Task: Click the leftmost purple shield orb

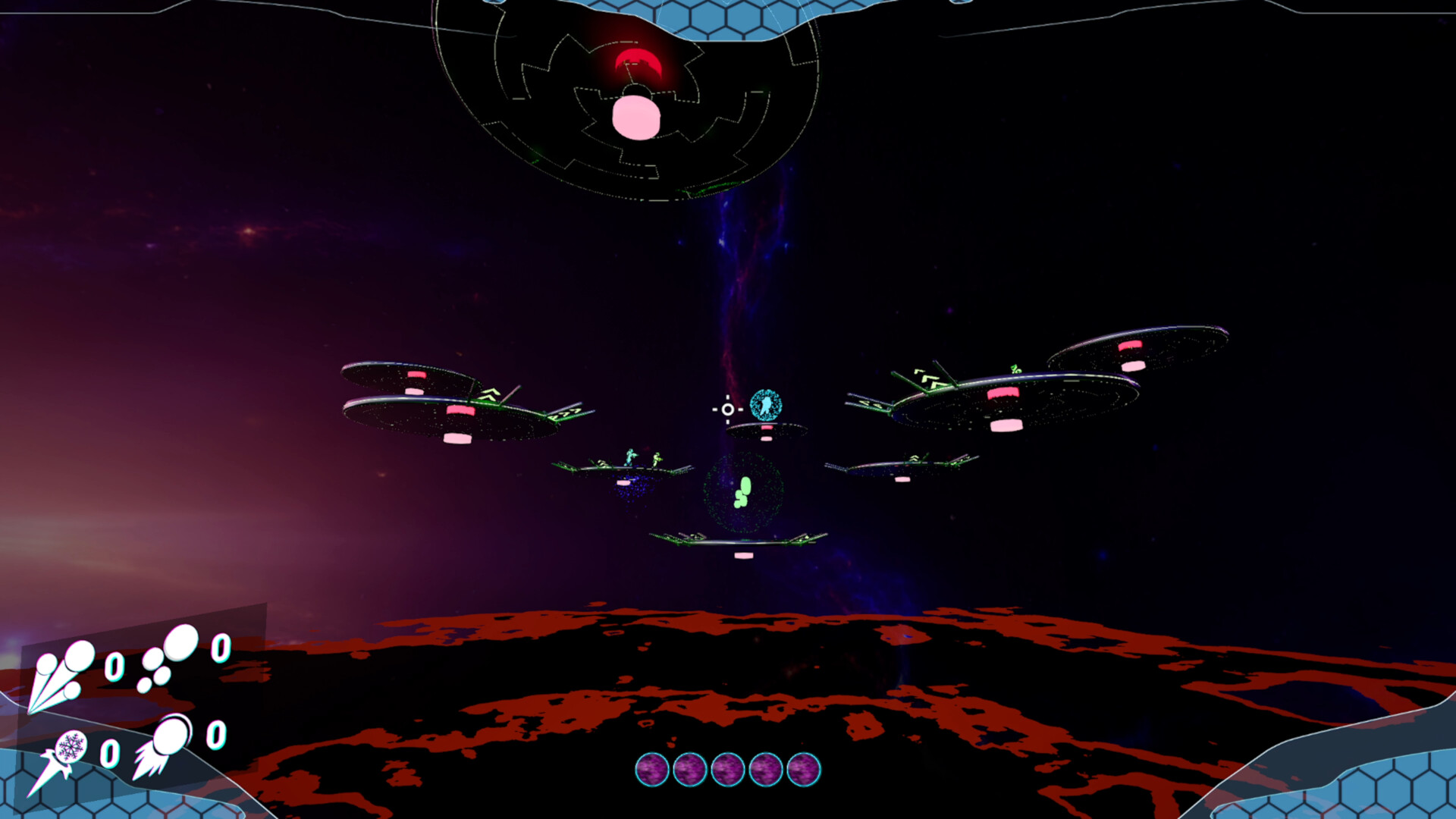Action: 652,768
